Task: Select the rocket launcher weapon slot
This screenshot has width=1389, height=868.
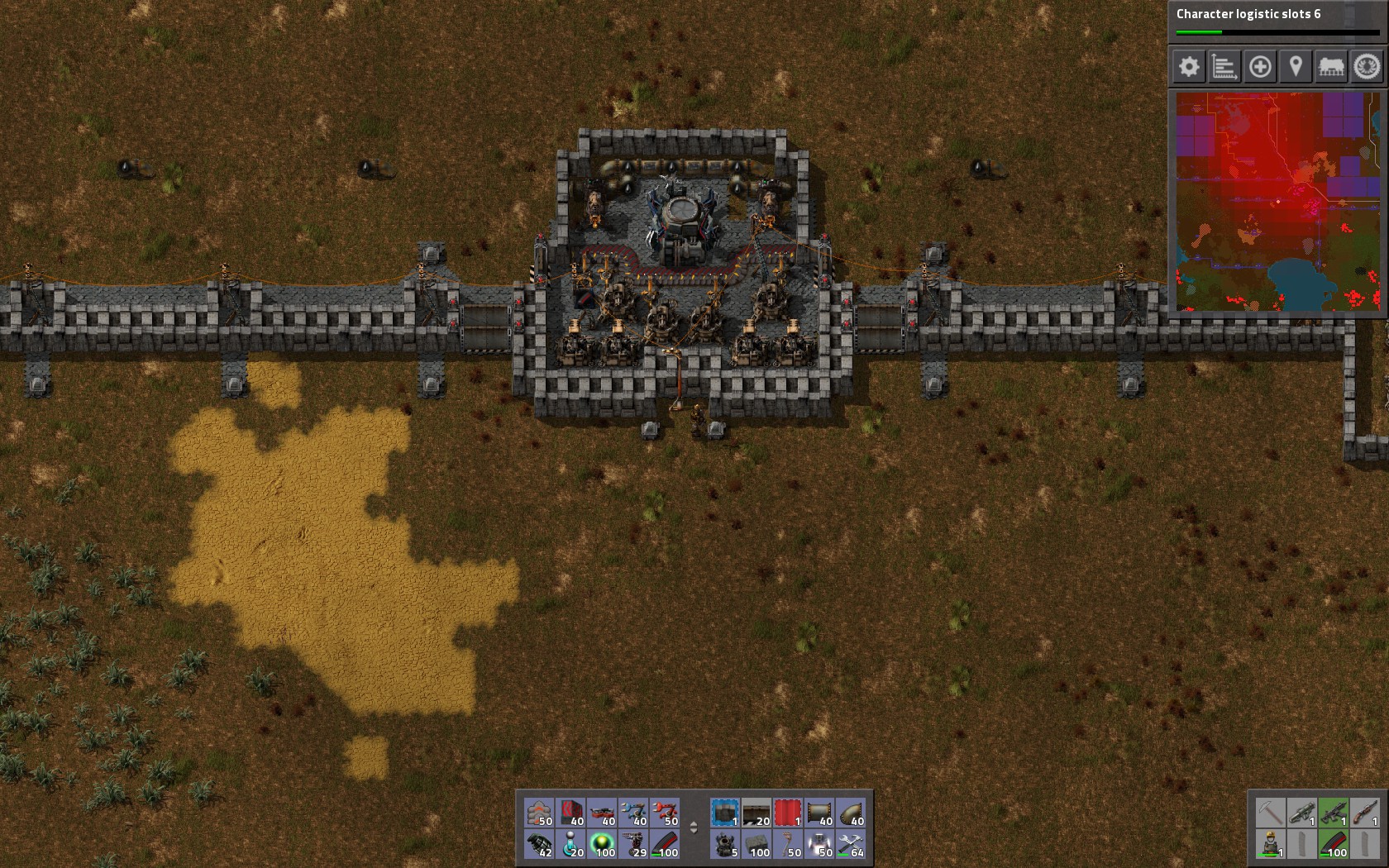Action: [1302, 813]
